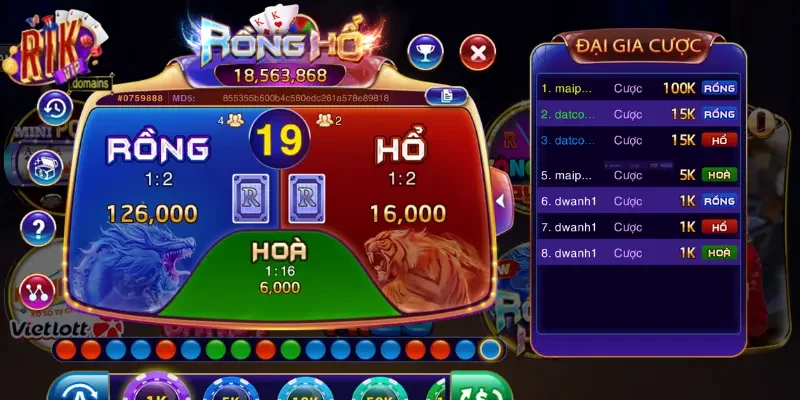Collapse the Đại Gia Cược side panel arrow
The width and height of the screenshot is (800, 400).
[502, 201]
